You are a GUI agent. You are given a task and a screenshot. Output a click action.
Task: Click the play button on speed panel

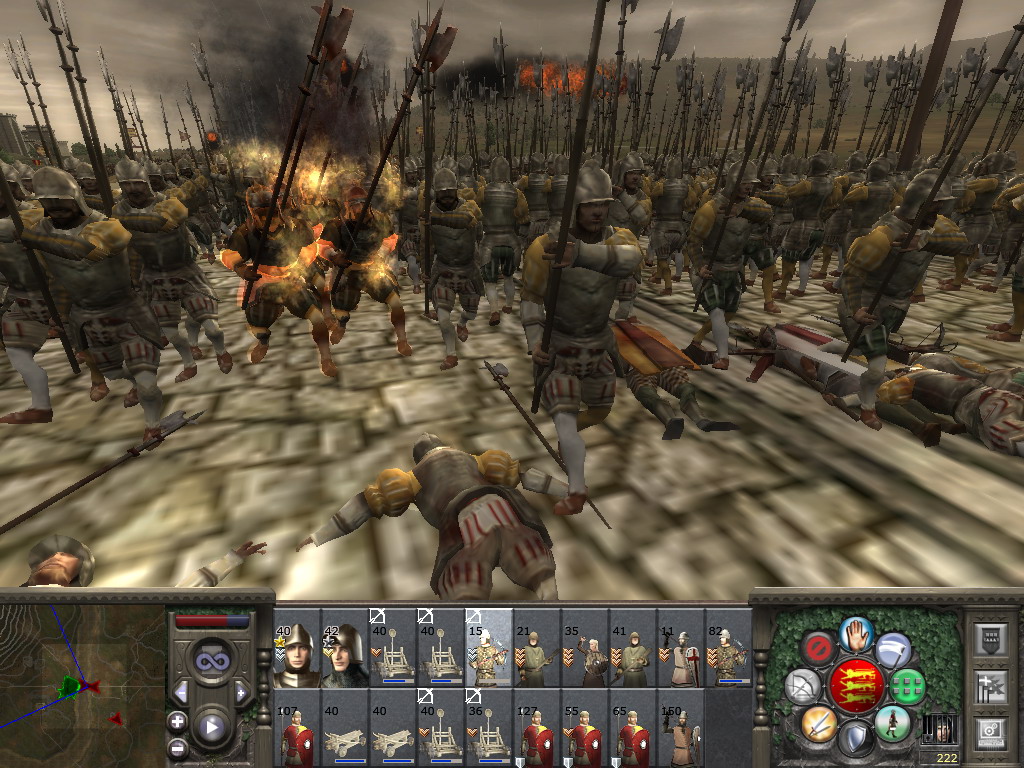(x=212, y=727)
